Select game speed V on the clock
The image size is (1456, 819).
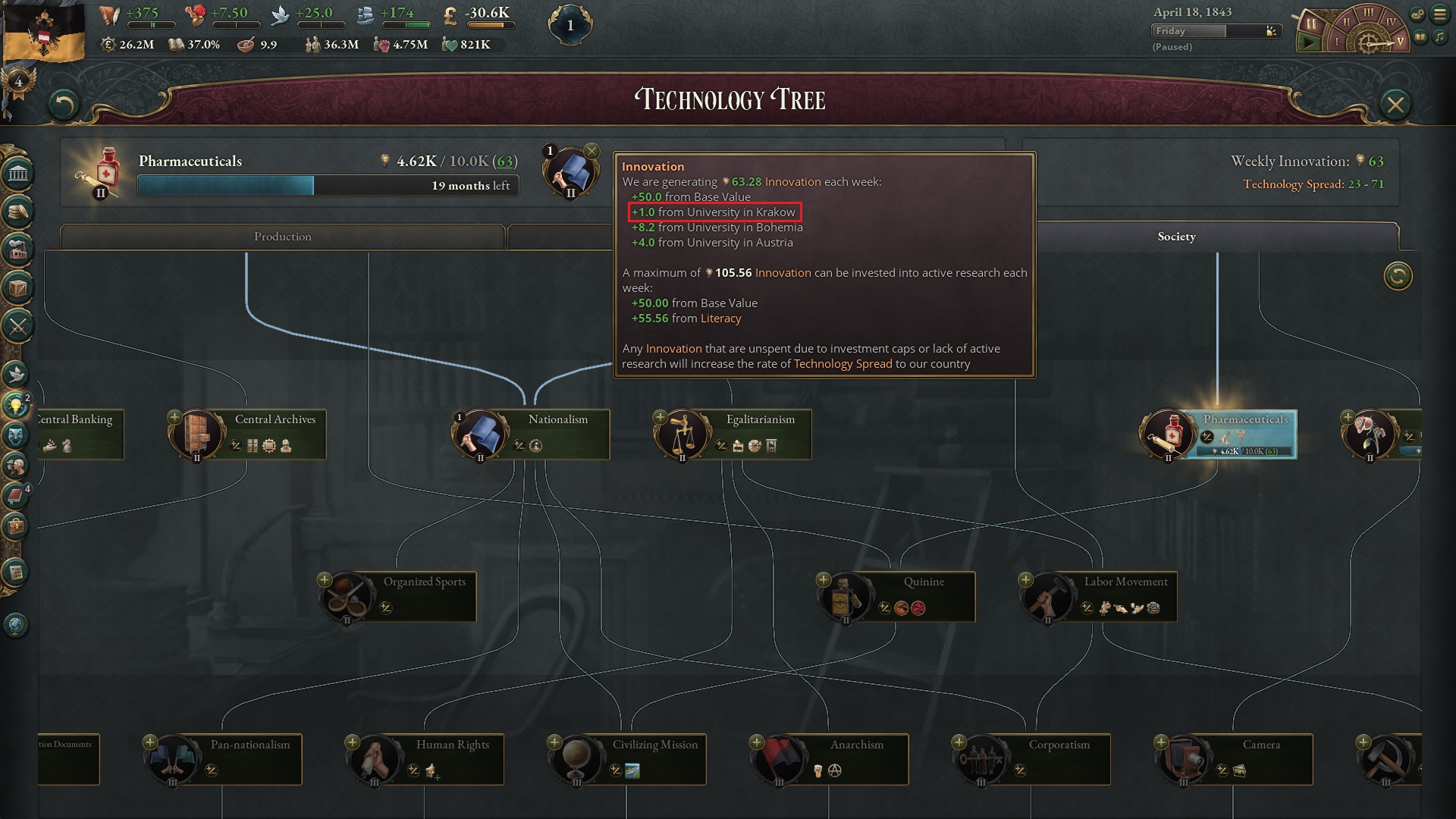pyautogui.click(x=1400, y=42)
